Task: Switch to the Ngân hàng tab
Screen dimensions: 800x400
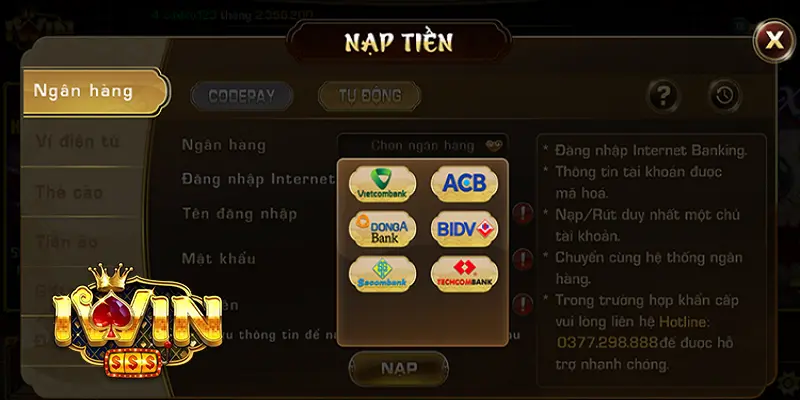Action: tap(84, 91)
